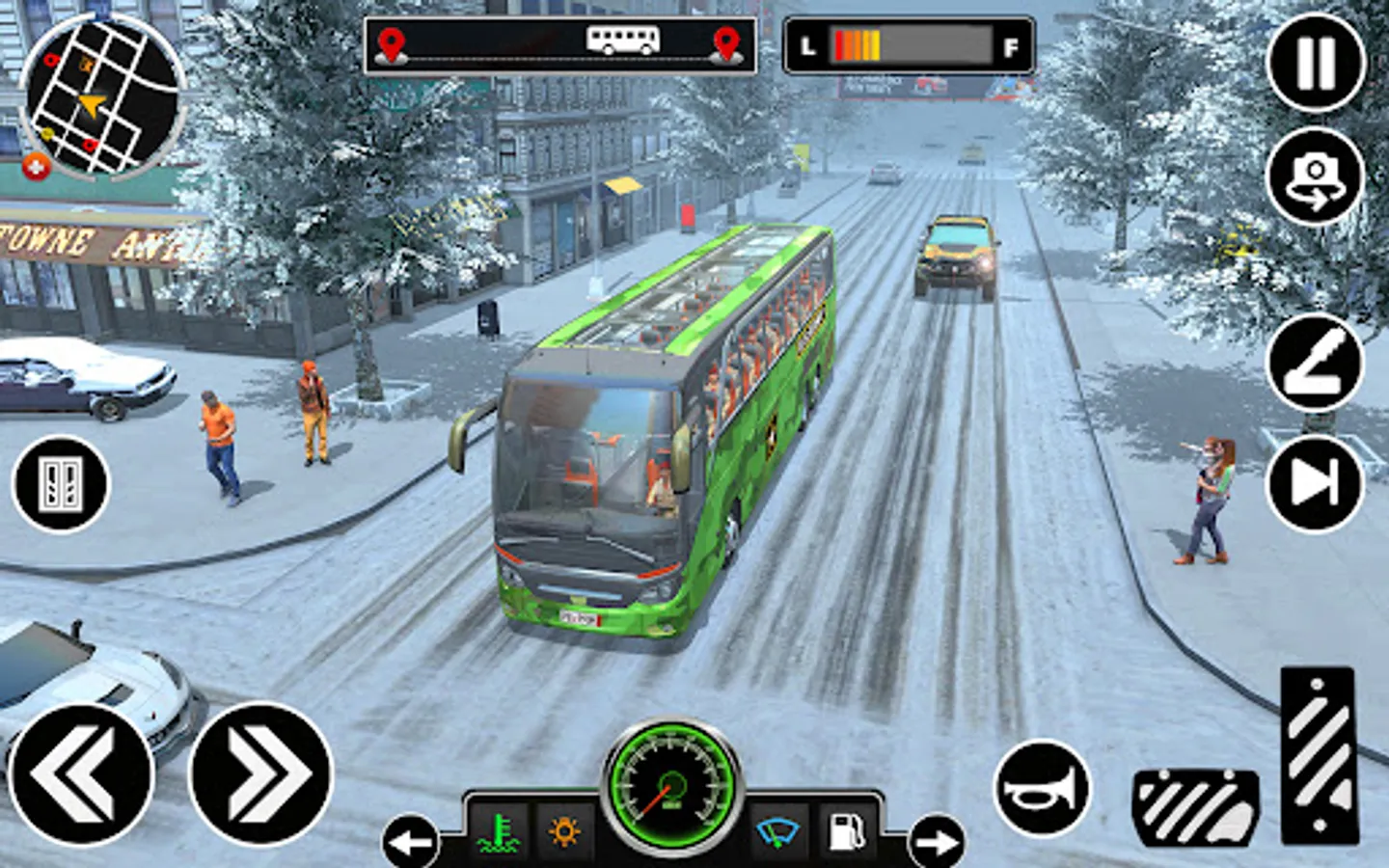
Task: Click the right turn indicator arrow
Action: pyautogui.click(x=936, y=842)
